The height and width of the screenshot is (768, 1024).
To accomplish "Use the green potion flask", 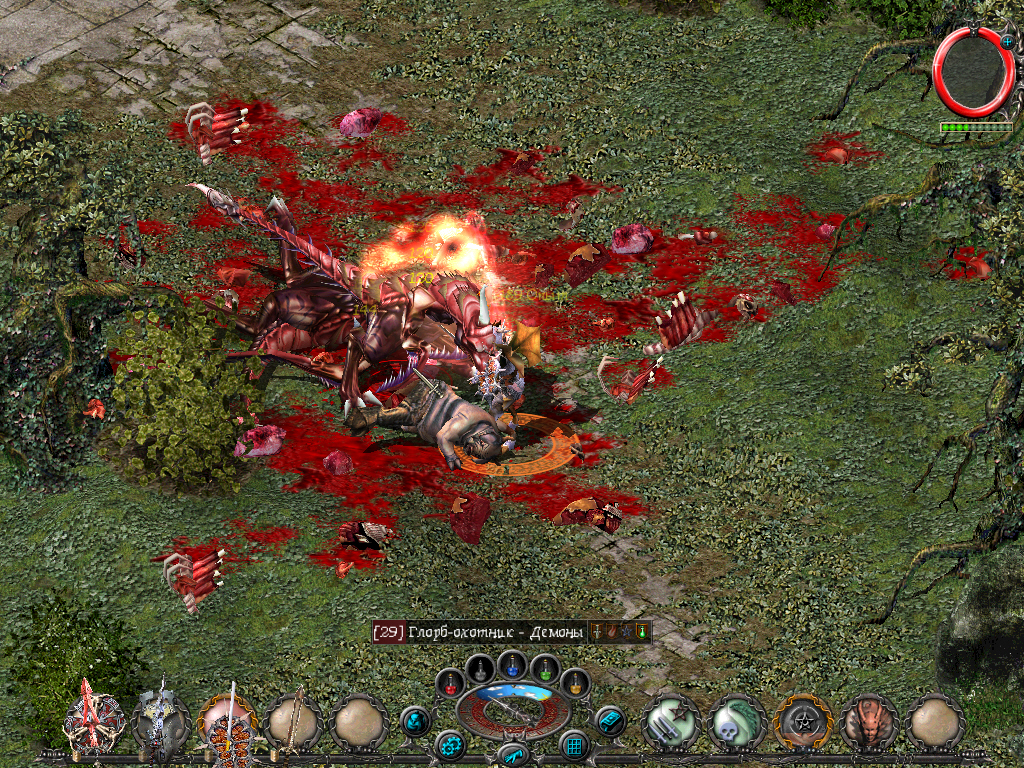I will [544, 667].
